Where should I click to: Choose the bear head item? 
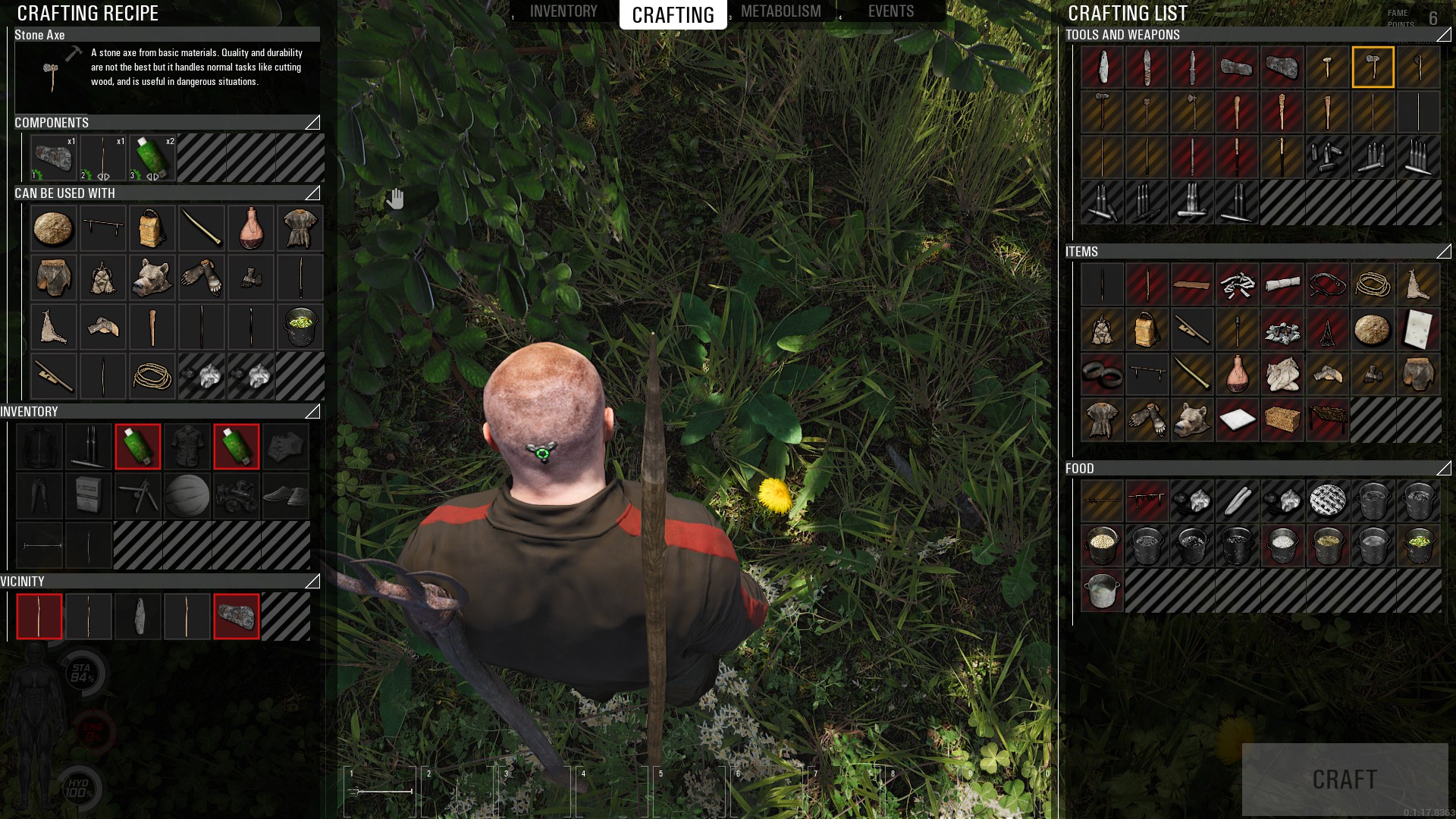(152, 278)
